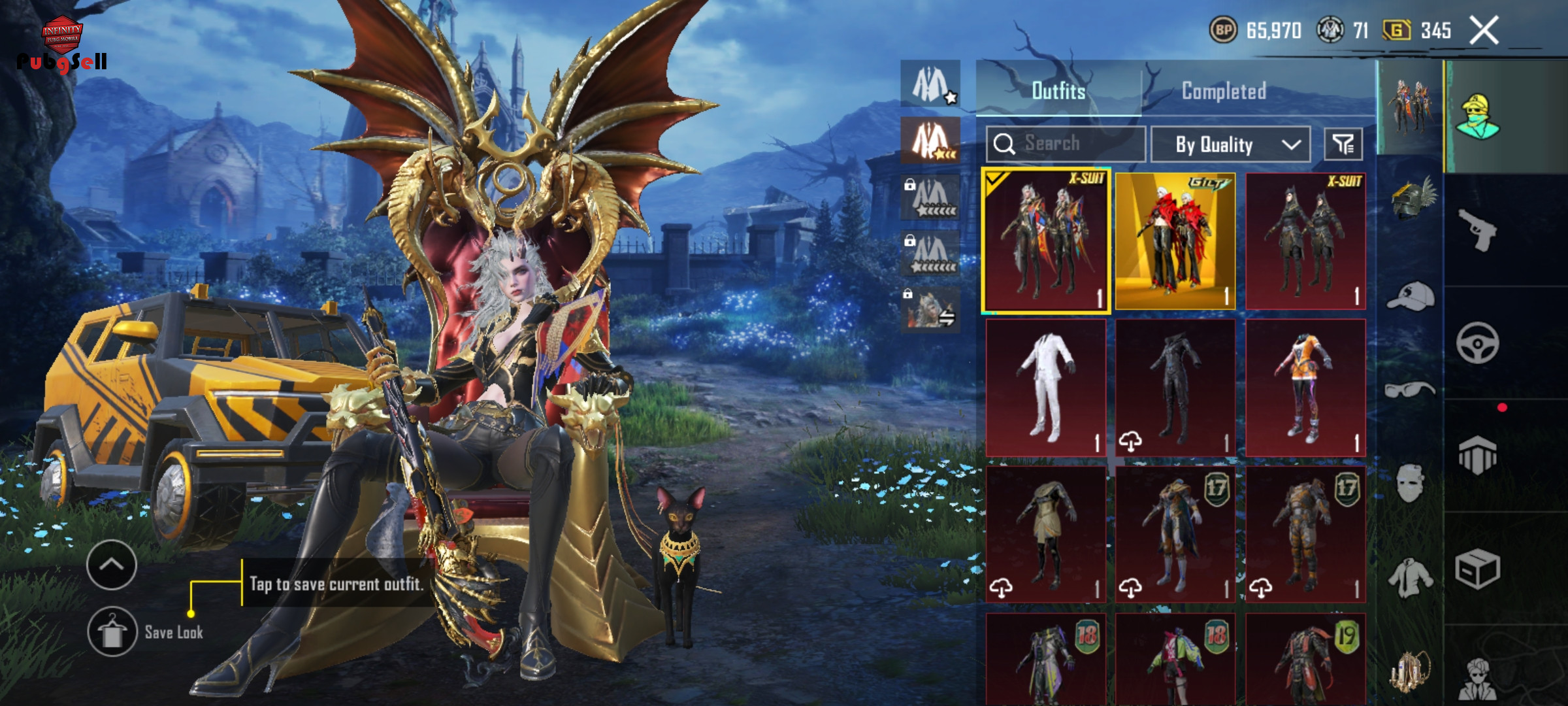Choose the white suit outfit
Screen dimensions: 1568x706
1045,388
